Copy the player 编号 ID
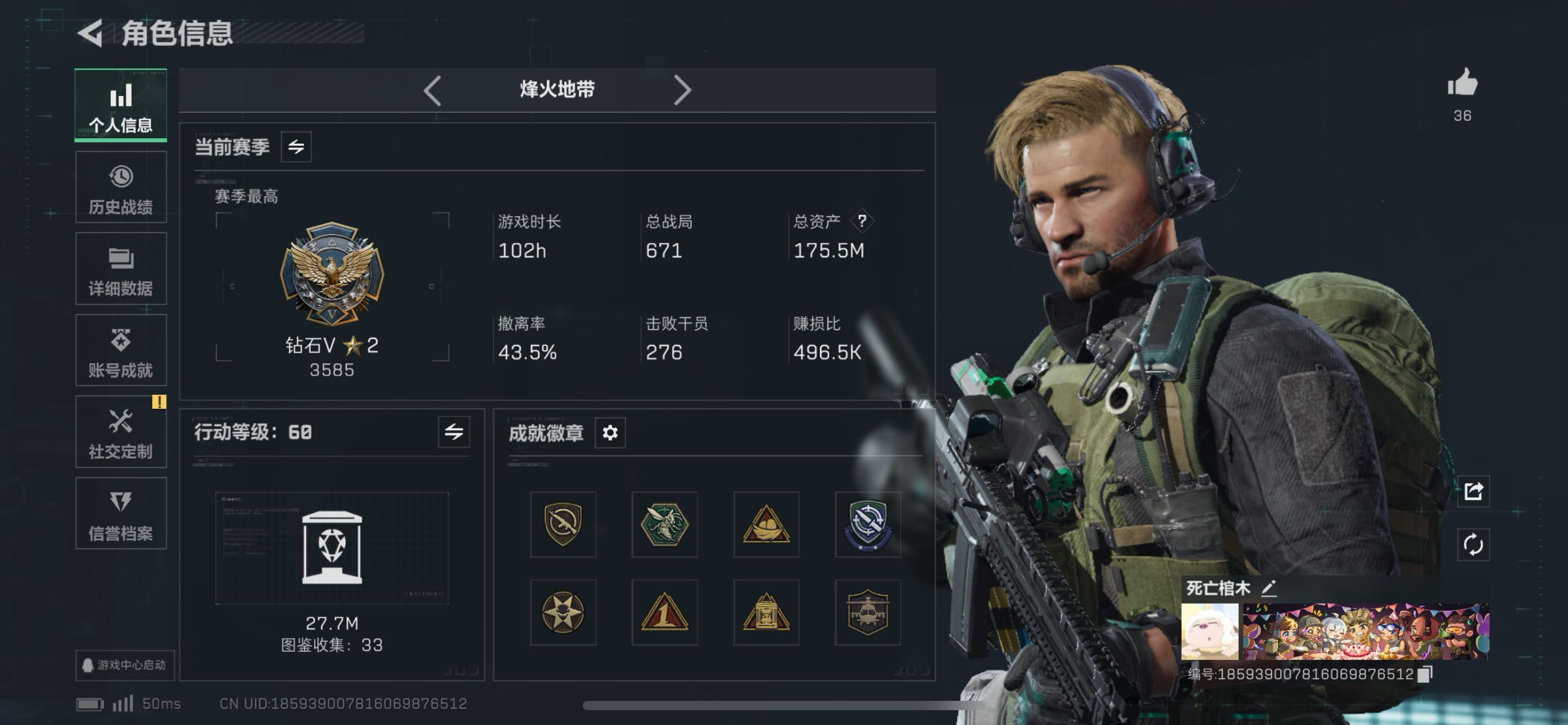Image resolution: width=1568 pixels, height=725 pixels. point(1425,674)
